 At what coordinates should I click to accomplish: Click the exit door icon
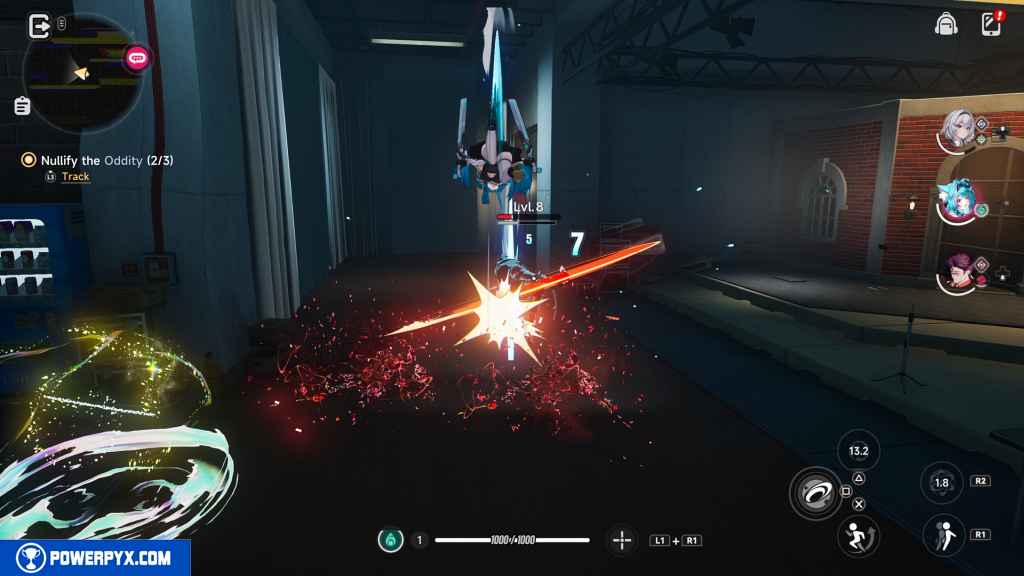[40, 25]
